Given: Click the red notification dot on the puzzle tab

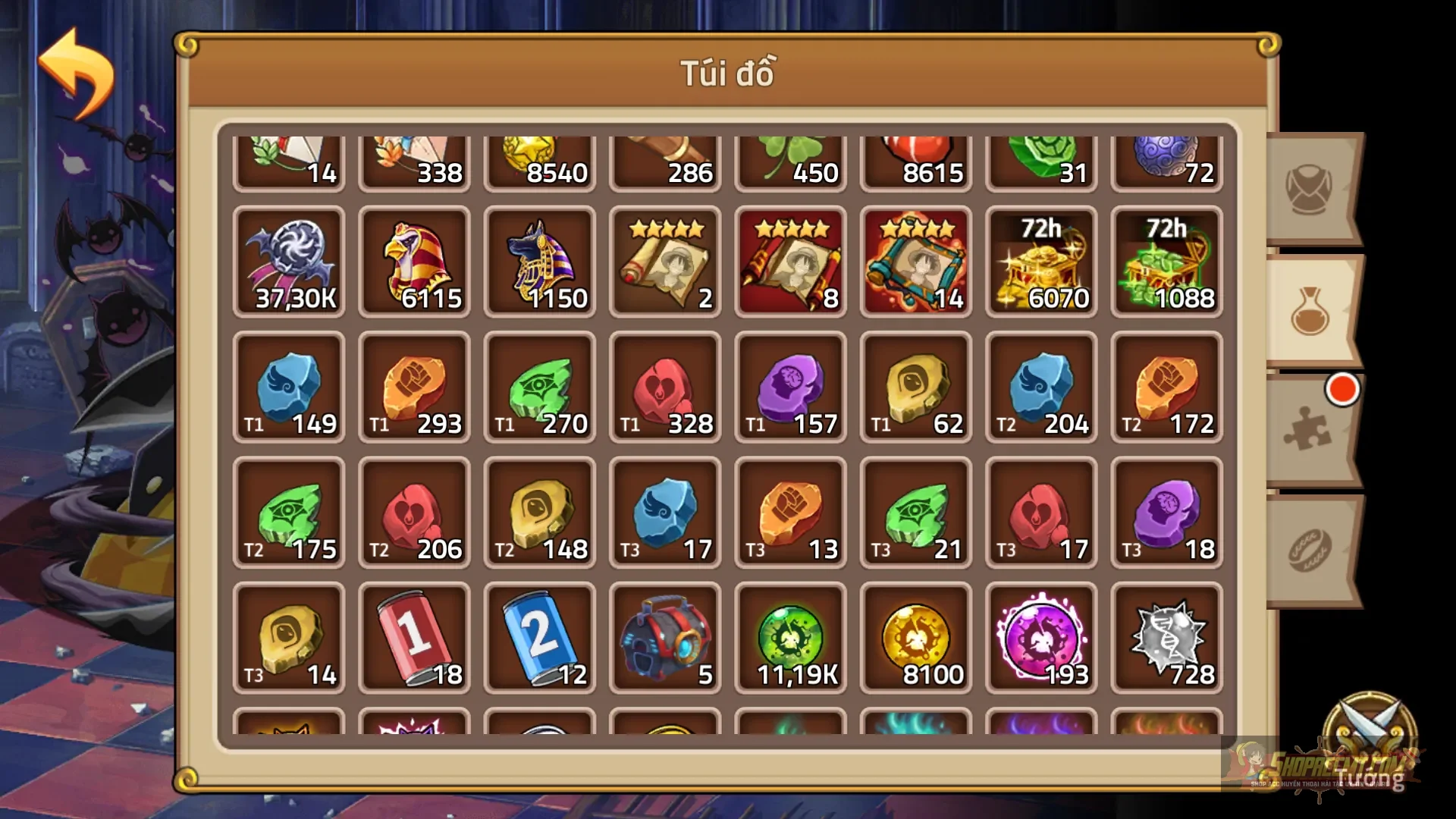Looking at the screenshot, I should coord(1342,391).
